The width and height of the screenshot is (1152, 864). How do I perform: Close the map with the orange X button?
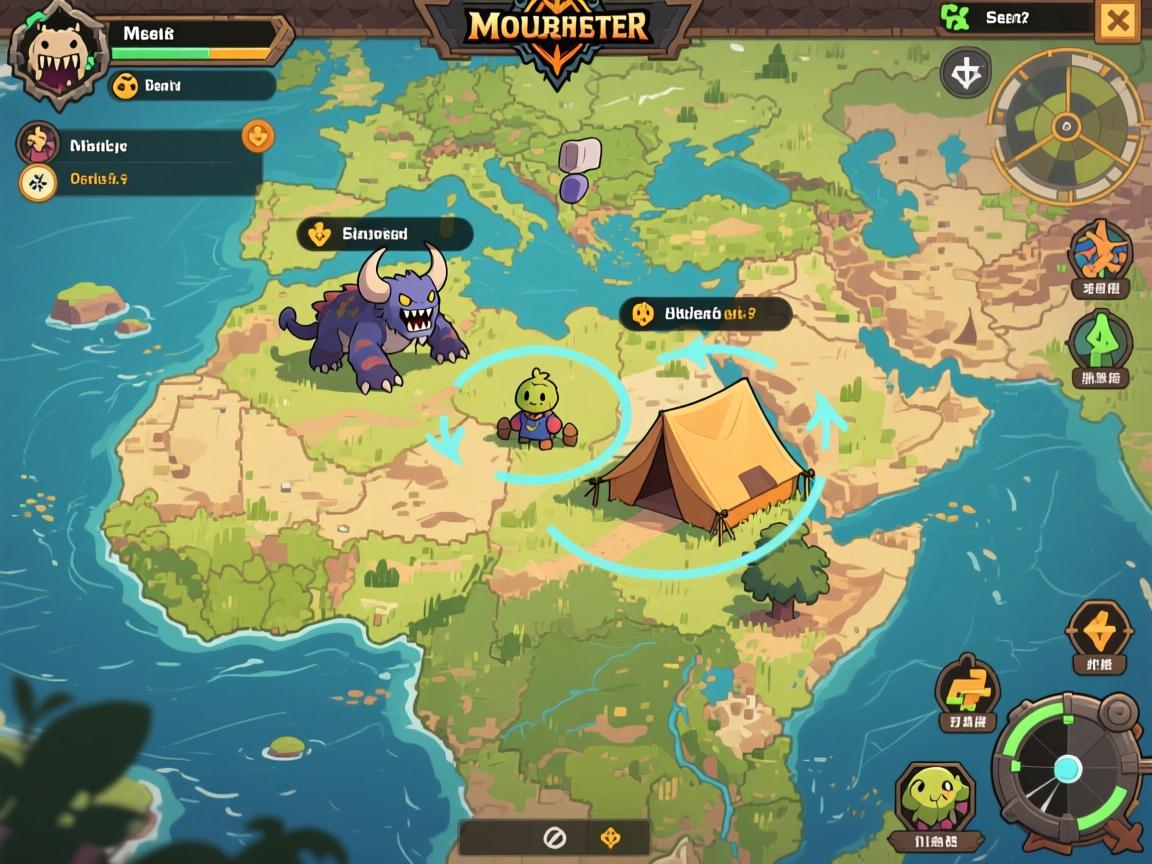(1117, 21)
